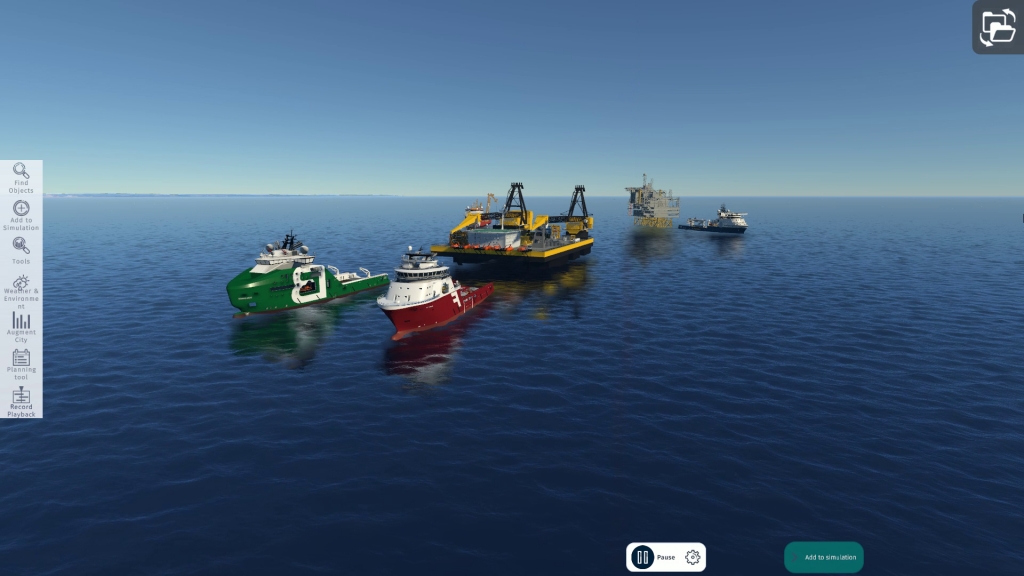Click the green Add to simulation button

tap(823, 557)
